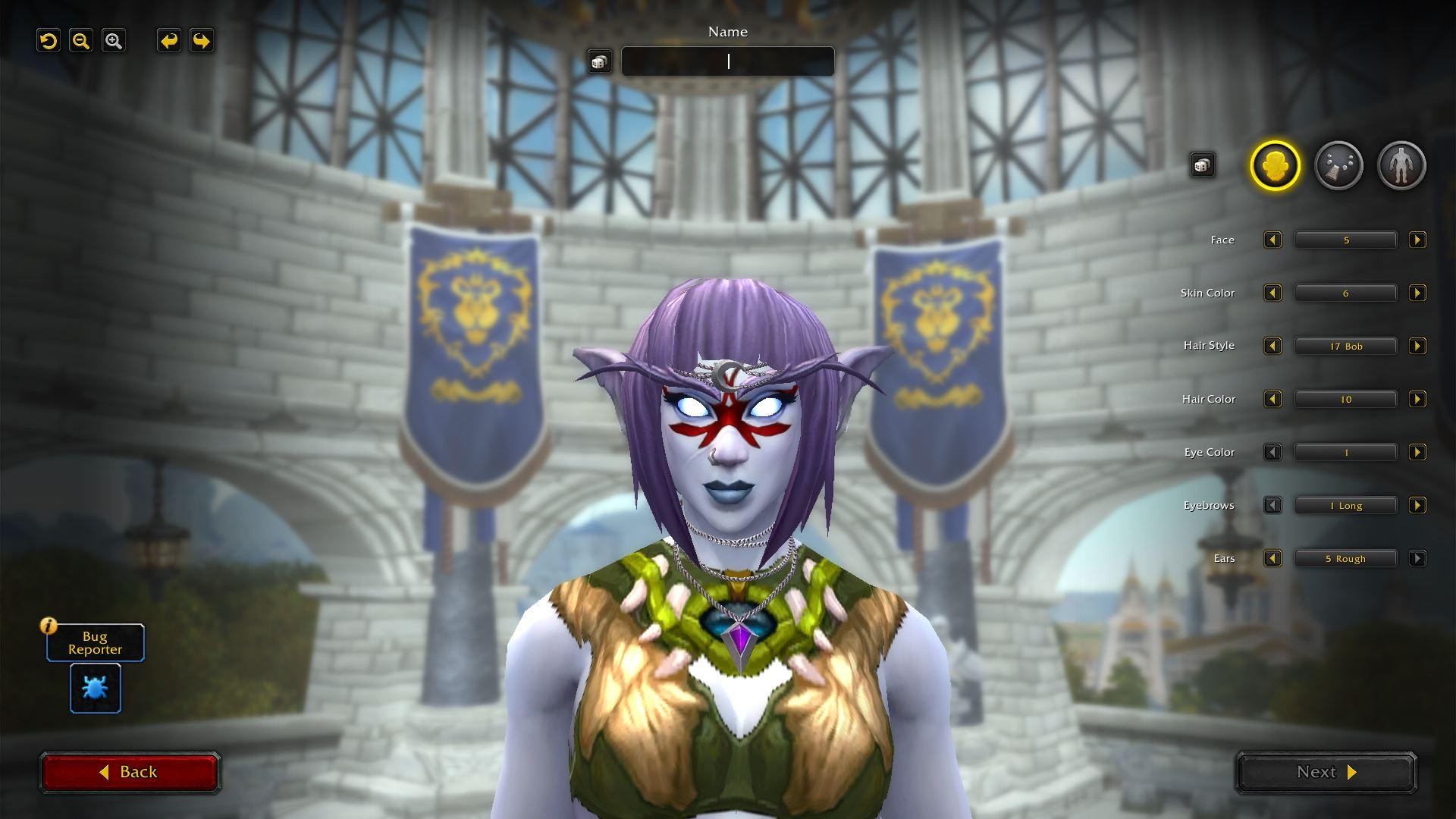Randomize the character name with the dice
This screenshot has height=819, width=1456.
(x=599, y=62)
